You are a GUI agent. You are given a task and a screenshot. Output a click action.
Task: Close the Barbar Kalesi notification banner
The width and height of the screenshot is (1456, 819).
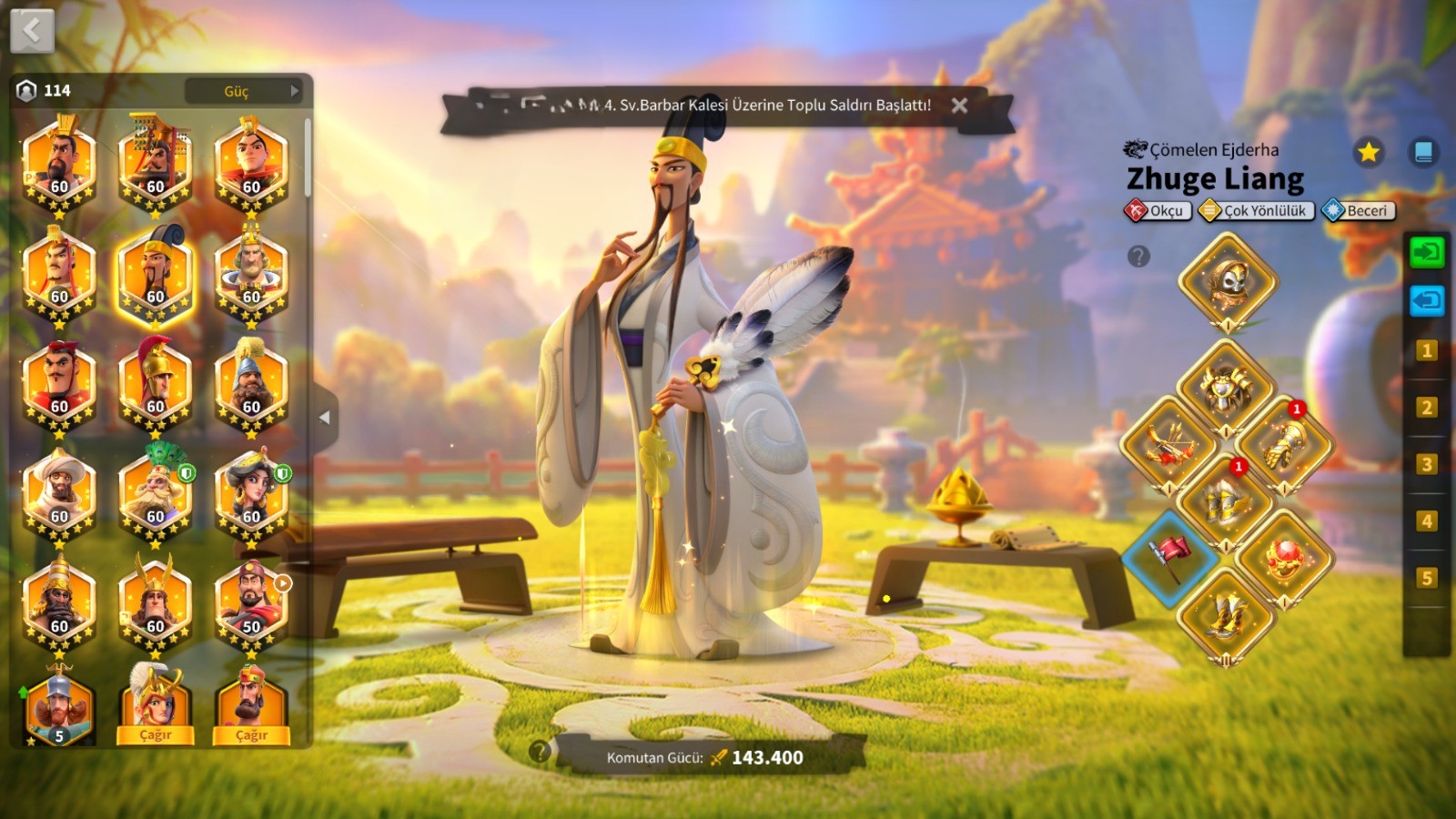(x=959, y=106)
